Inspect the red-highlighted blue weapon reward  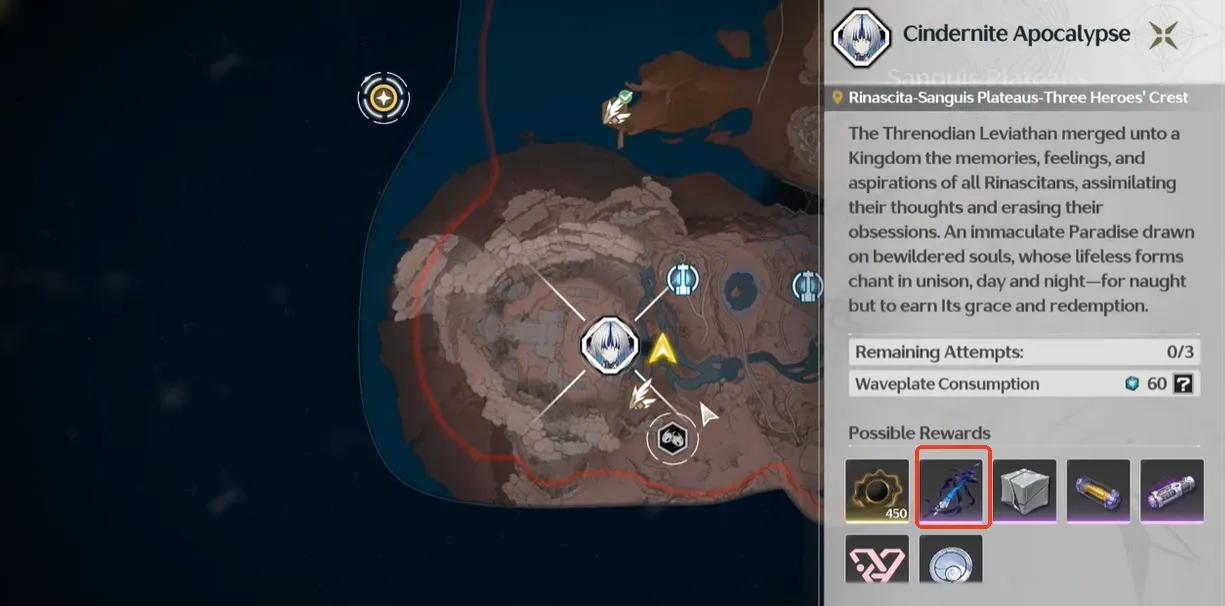point(953,487)
